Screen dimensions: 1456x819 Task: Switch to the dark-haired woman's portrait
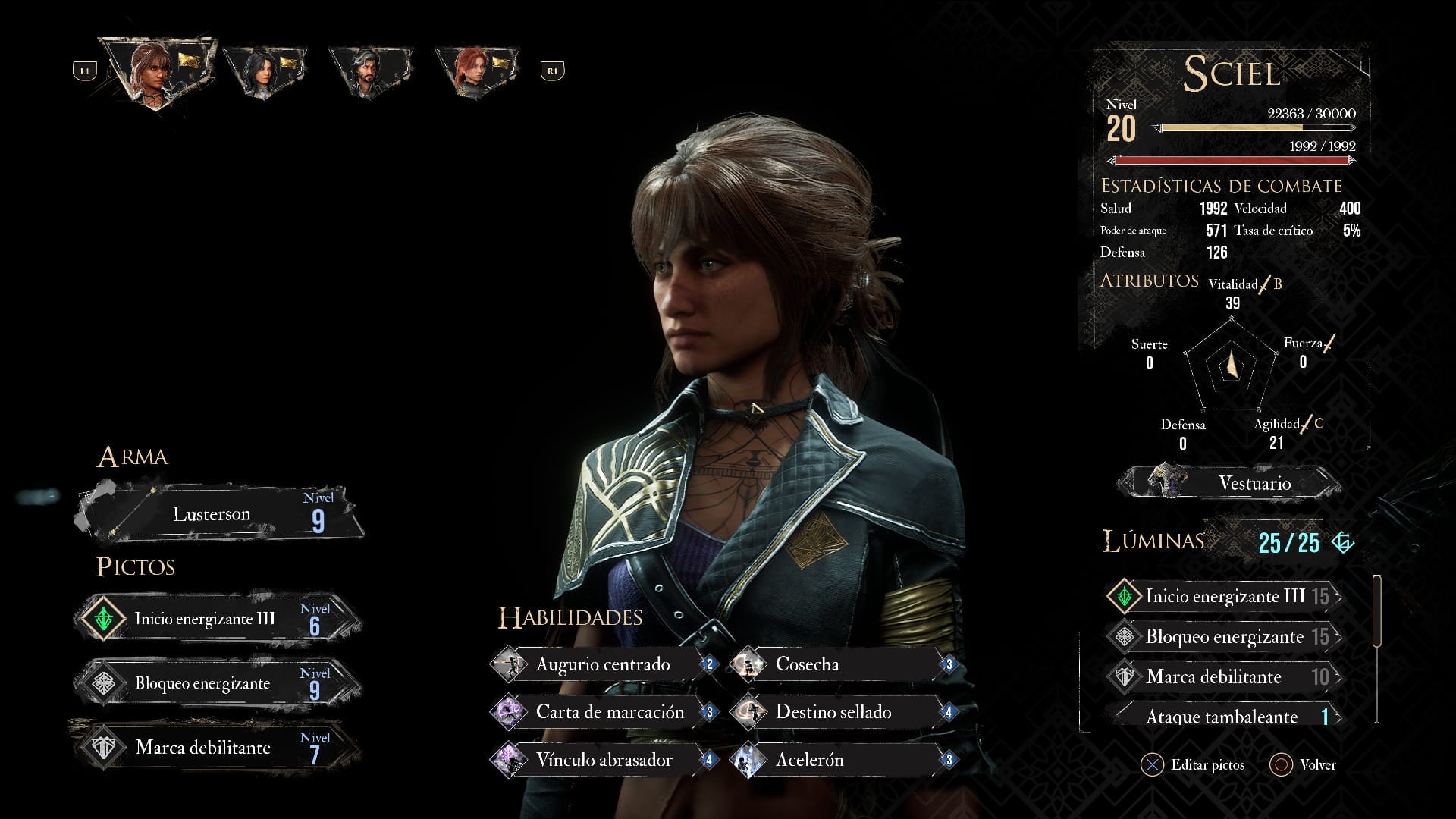[x=264, y=71]
